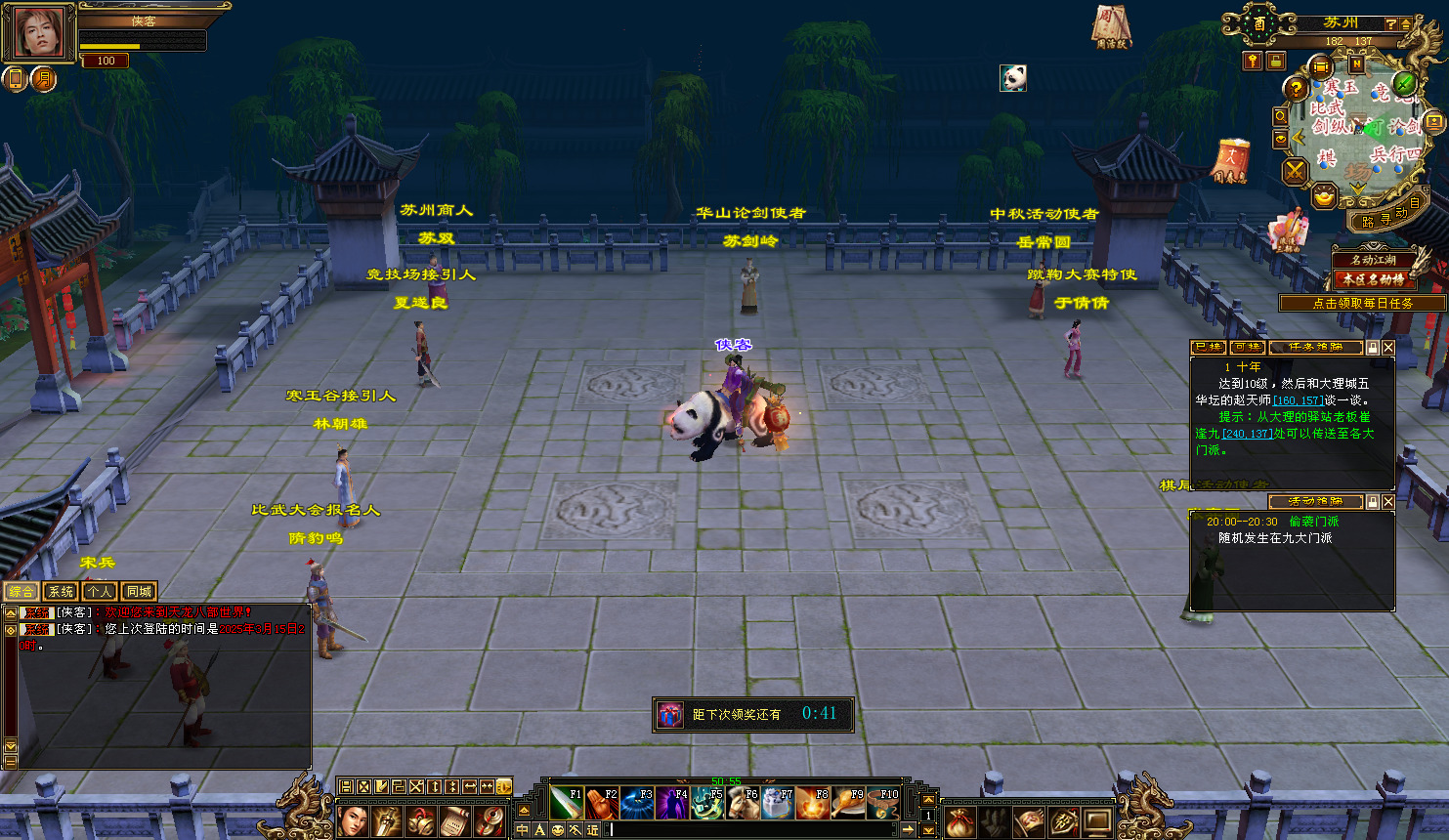
Task: Open the monitor-shaped system menu icon
Action: point(1098,820)
